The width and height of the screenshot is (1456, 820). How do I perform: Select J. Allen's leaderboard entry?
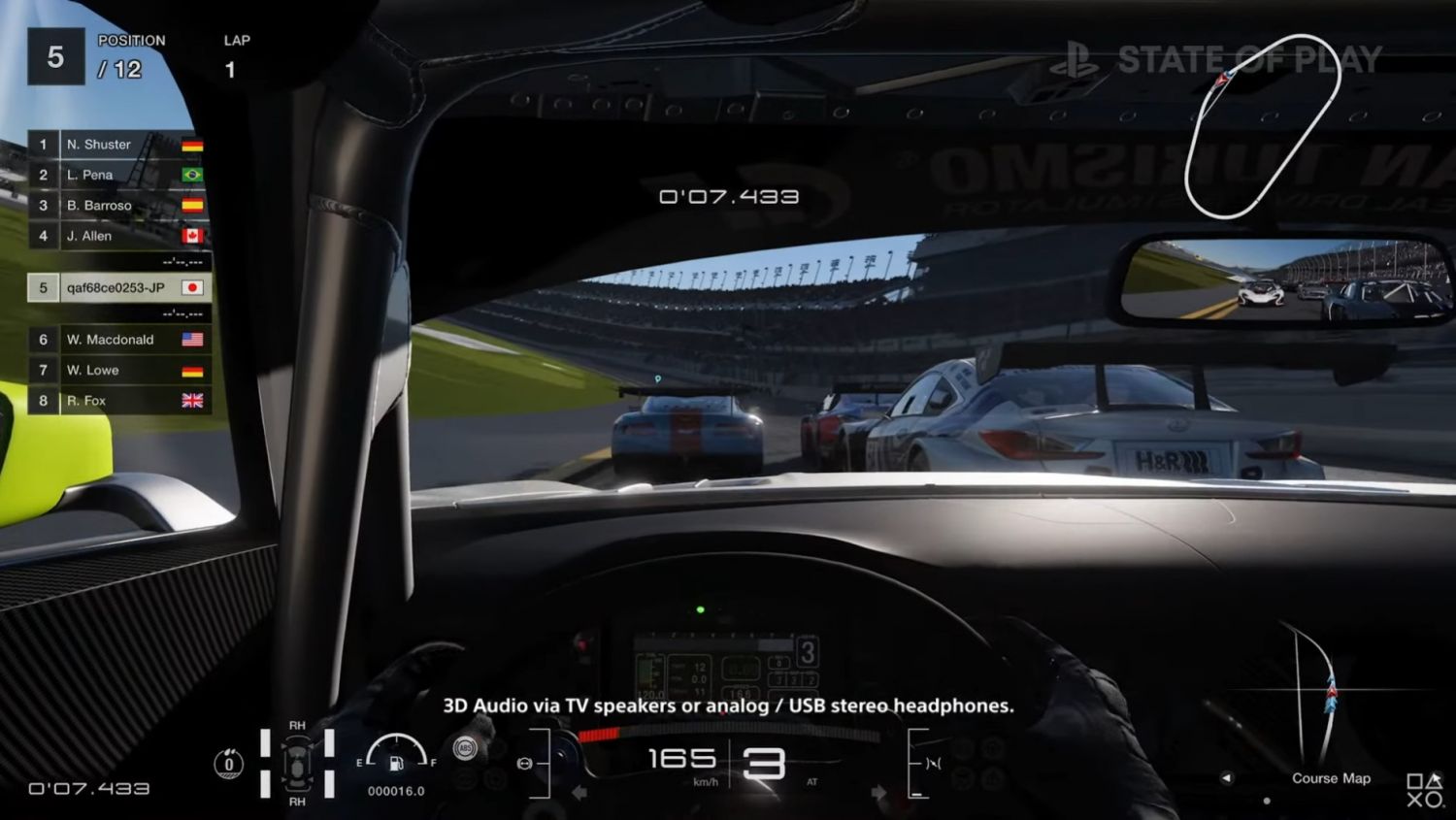click(x=116, y=236)
